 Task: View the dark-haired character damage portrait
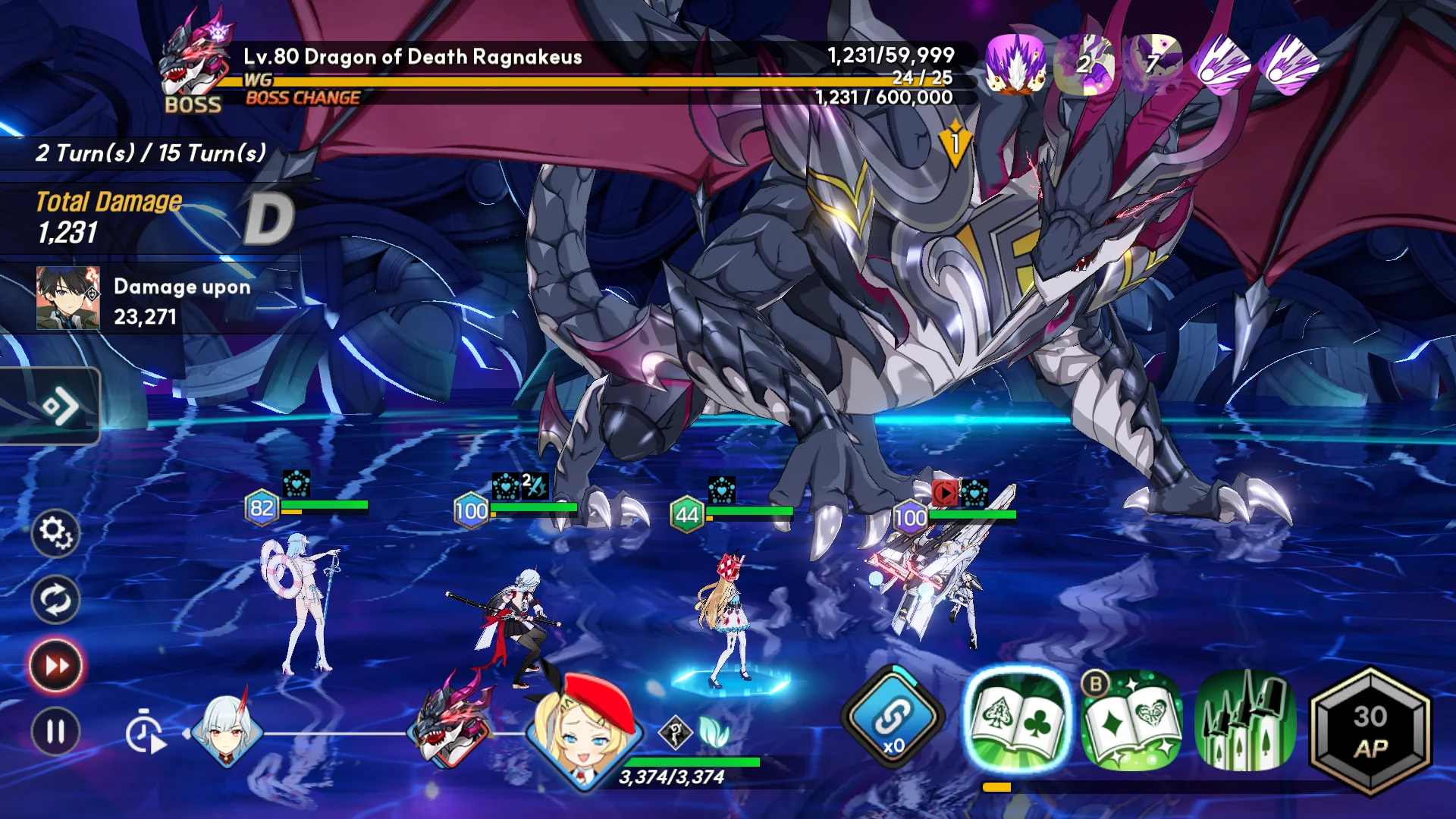[68, 298]
